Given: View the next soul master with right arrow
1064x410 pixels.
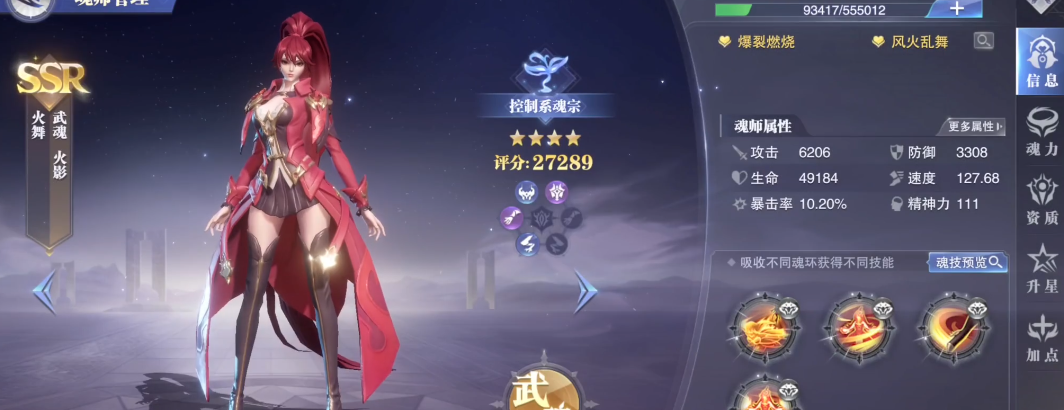Looking at the screenshot, I should point(585,291).
